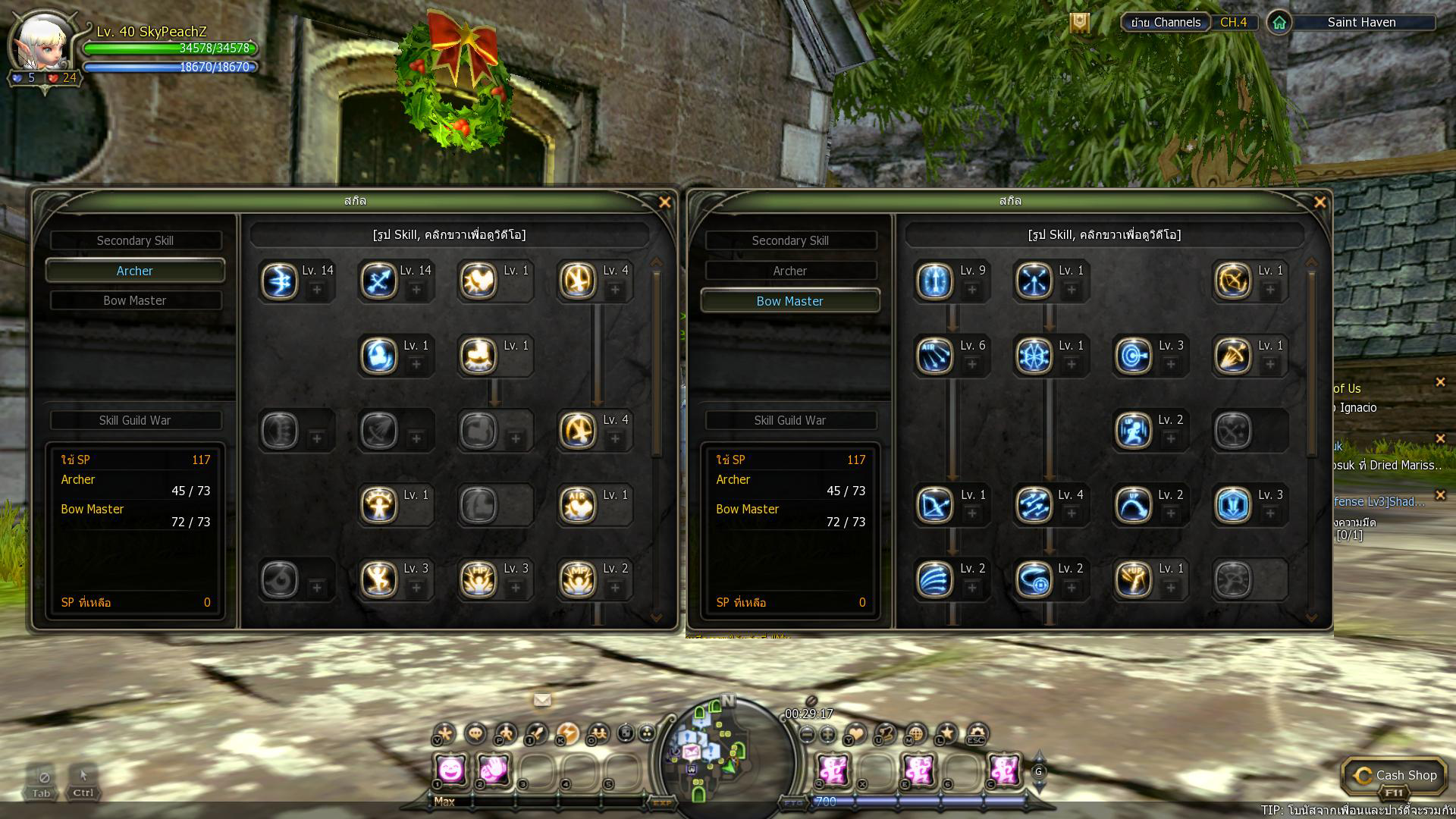Open the yellow banner bookmark icon

[1080, 23]
